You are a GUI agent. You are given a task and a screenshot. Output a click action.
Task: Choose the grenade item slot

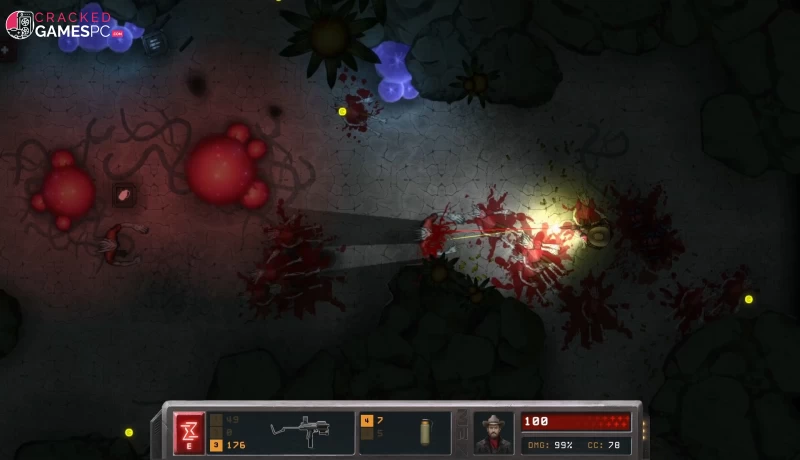pos(426,432)
